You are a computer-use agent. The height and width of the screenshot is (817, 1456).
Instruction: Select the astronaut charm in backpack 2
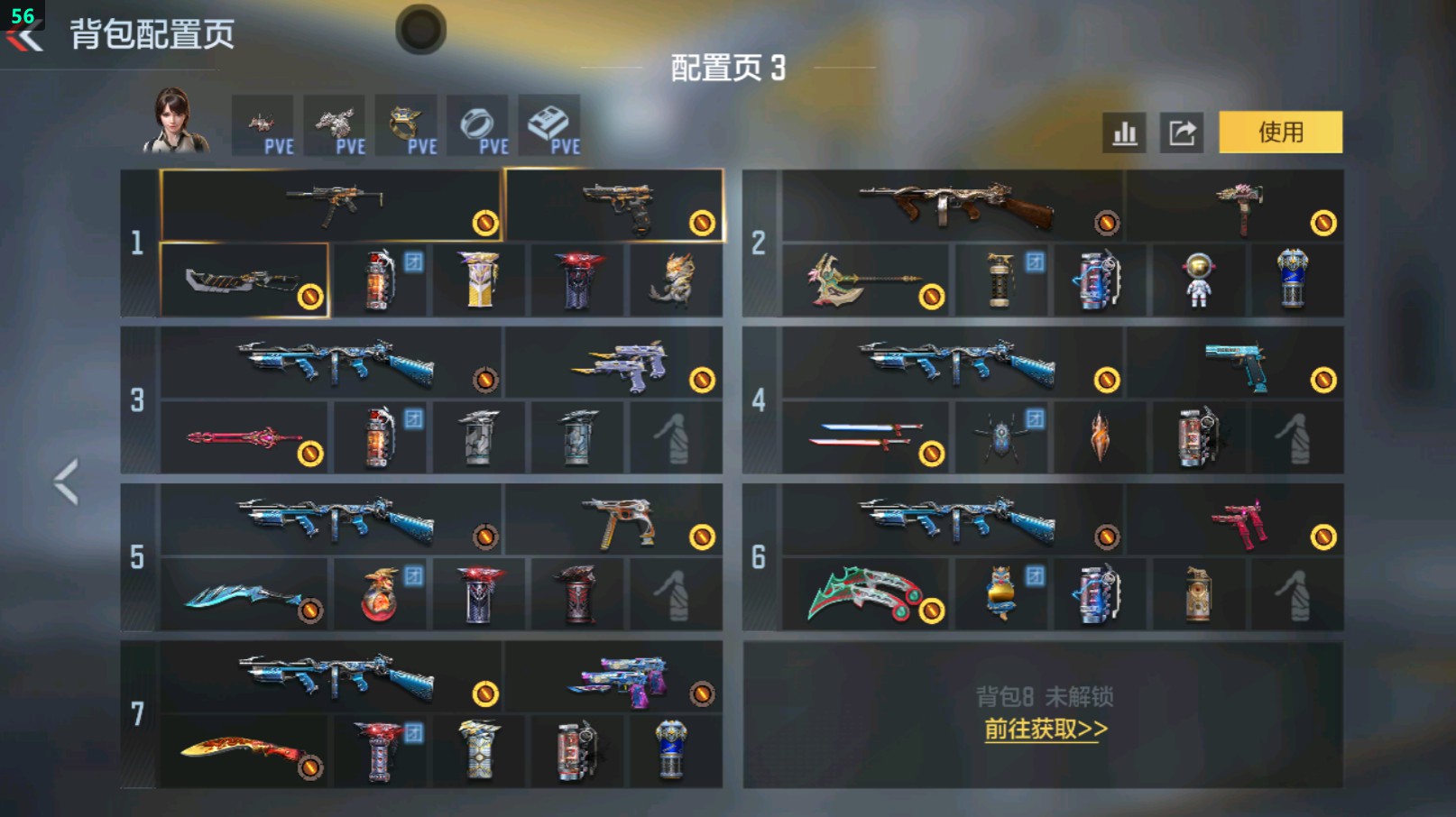1200,281
